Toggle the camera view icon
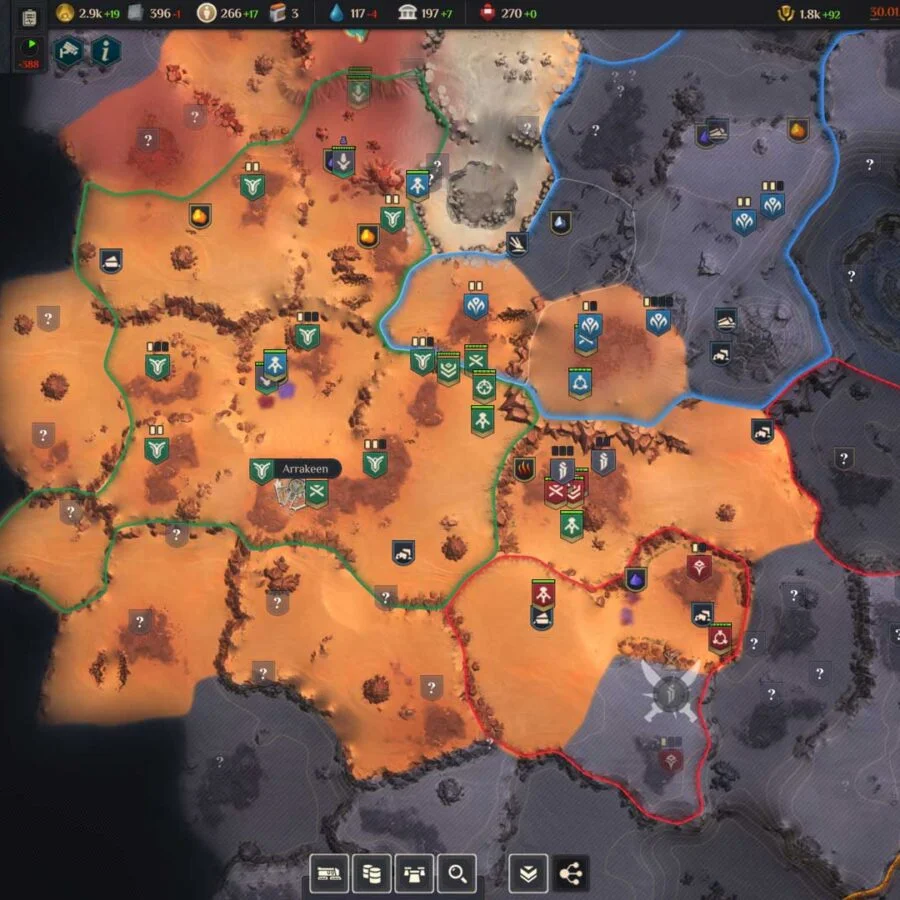Screen dimensions: 900x900 pyautogui.click(x=68, y=50)
